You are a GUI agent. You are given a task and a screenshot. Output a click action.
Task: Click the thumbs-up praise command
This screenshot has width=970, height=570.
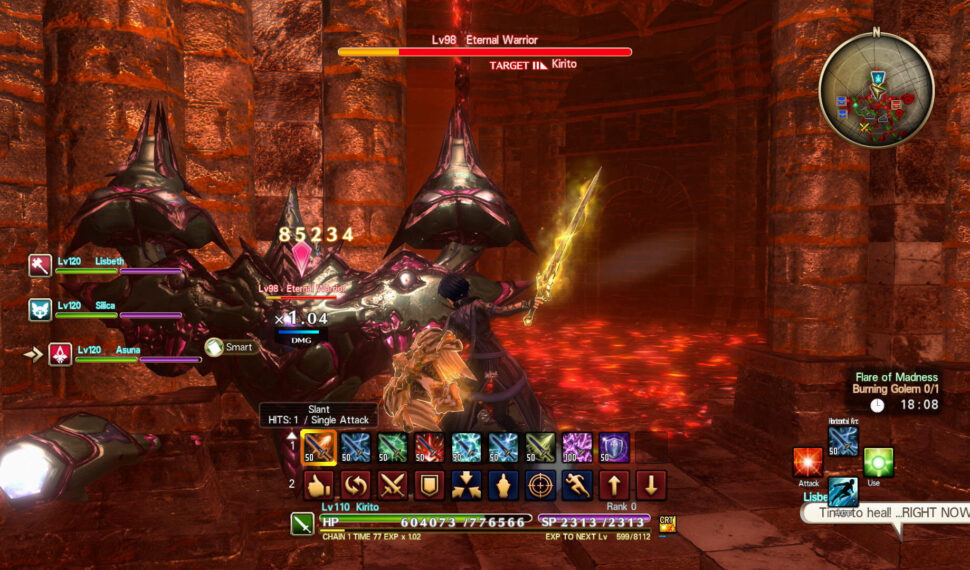point(318,485)
